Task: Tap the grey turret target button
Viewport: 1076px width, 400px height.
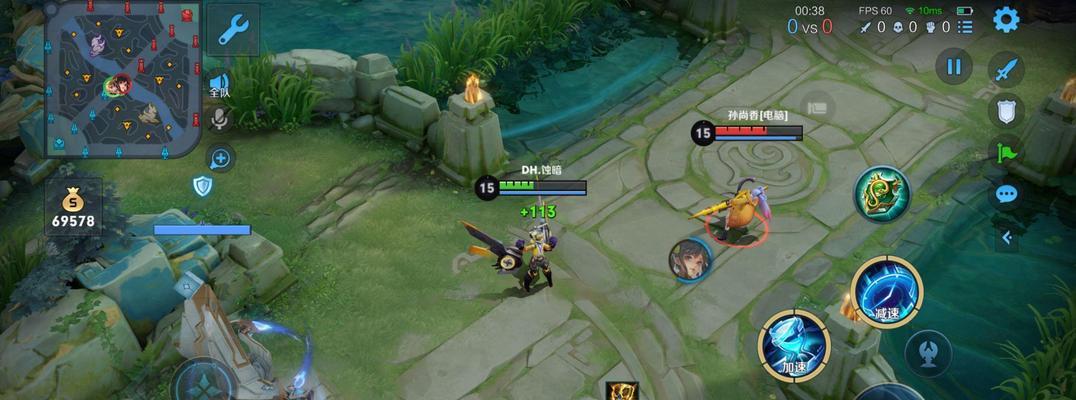Action: click(927, 352)
